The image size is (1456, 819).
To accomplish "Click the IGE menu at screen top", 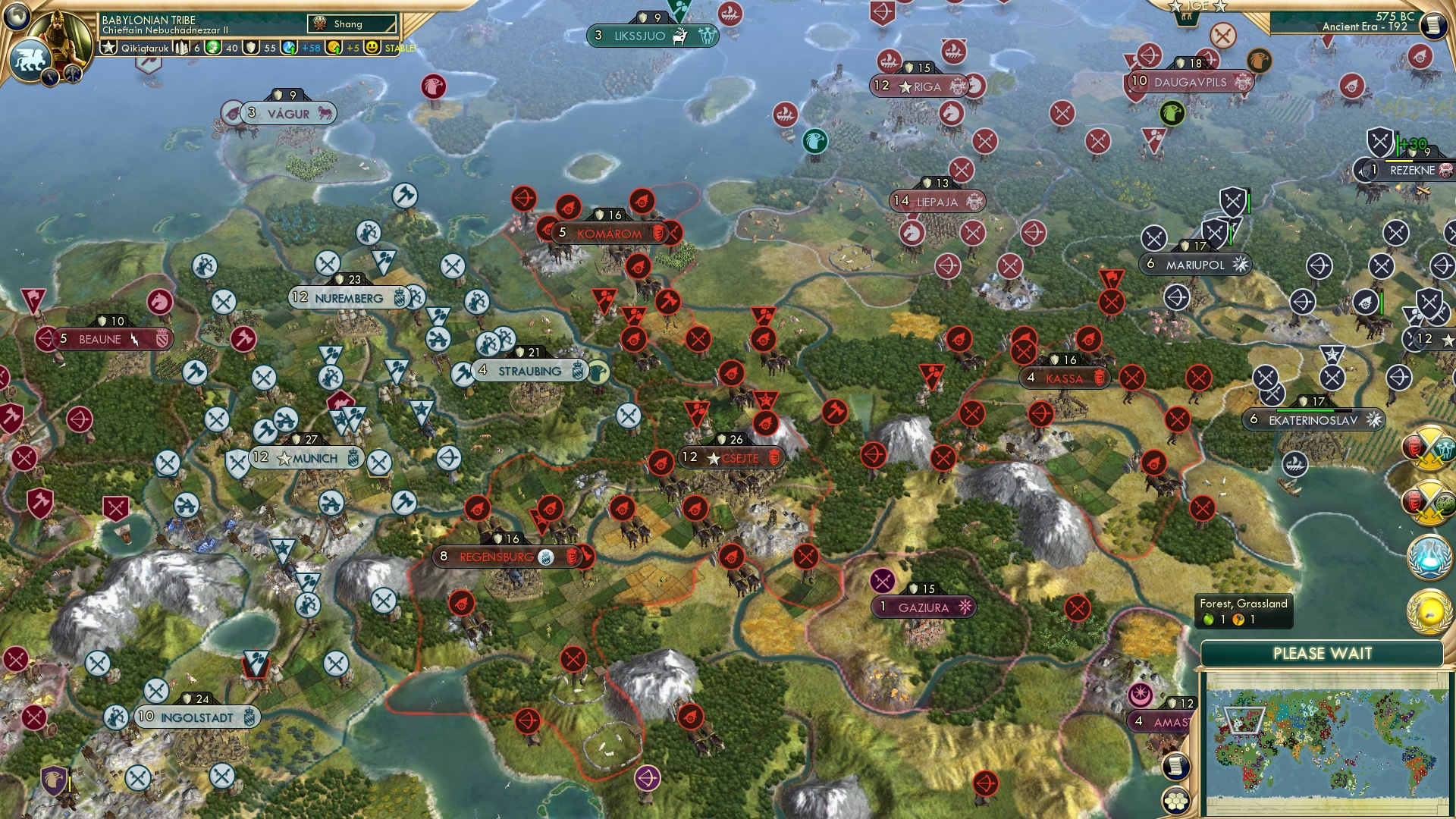I will pos(1197,6).
